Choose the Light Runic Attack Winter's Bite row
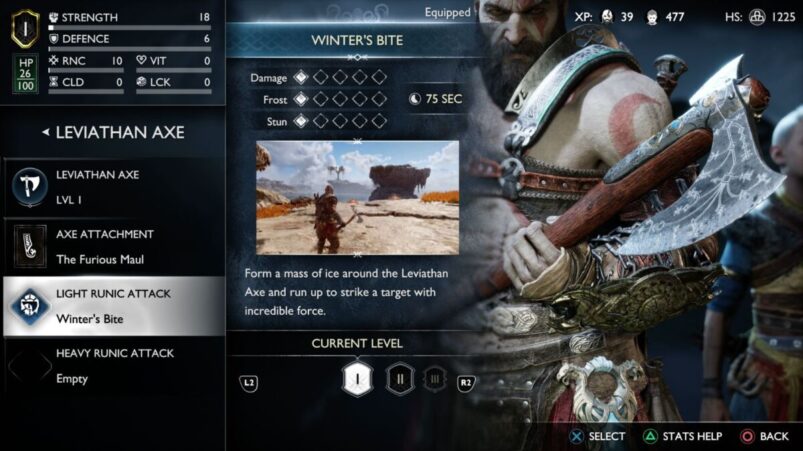This screenshot has width=803, height=451. 112,305
